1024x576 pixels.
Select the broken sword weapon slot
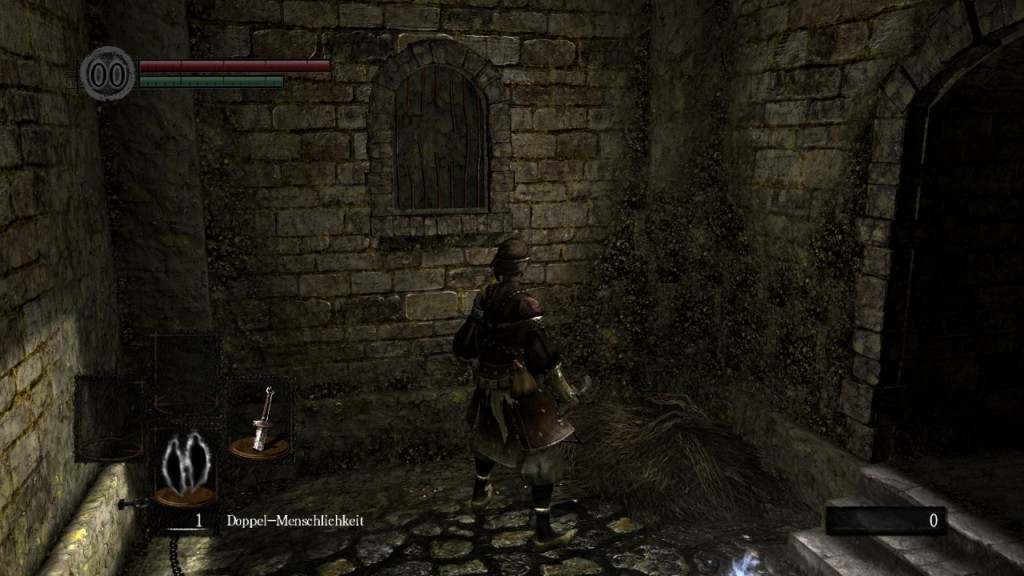[260, 421]
